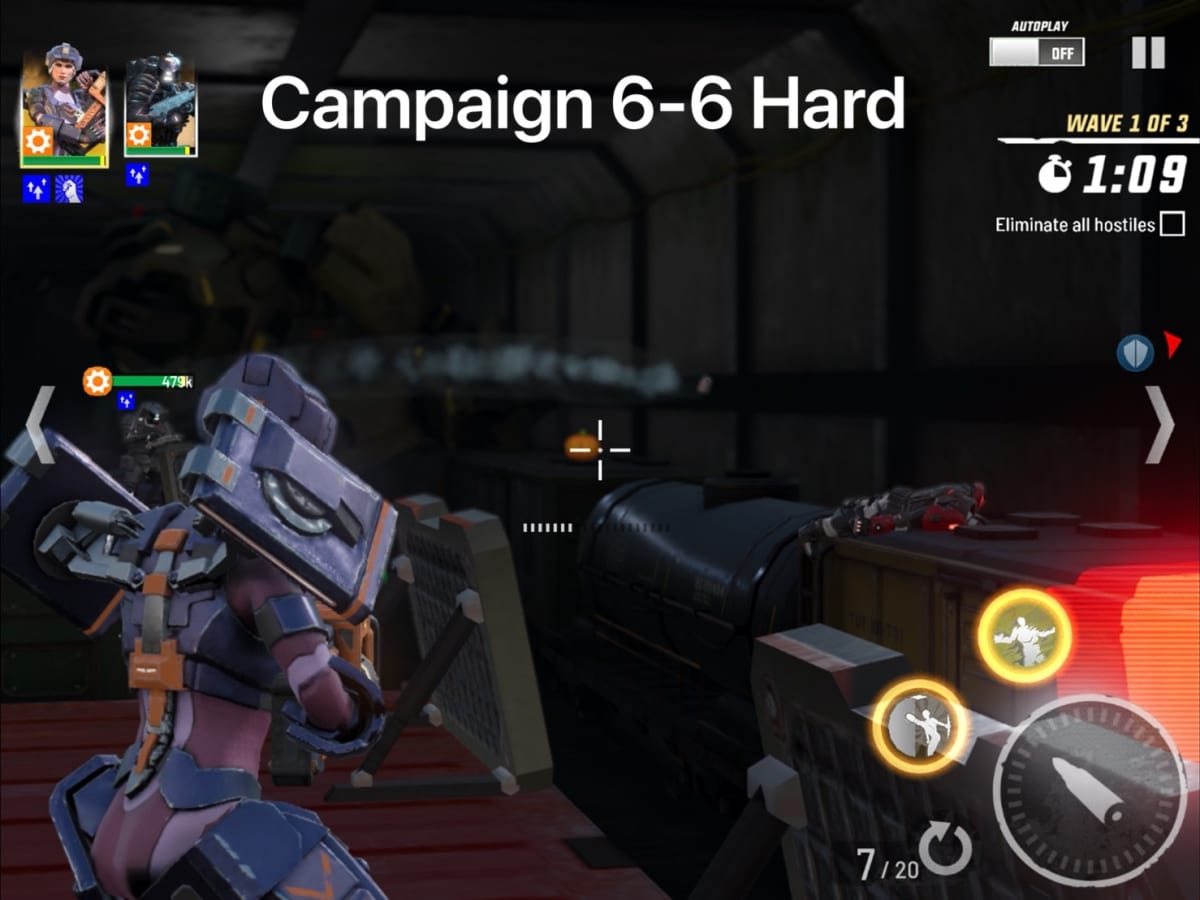Tap the blue shield indicator icon
The height and width of the screenshot is (900, 1200).
(1135, 352)
